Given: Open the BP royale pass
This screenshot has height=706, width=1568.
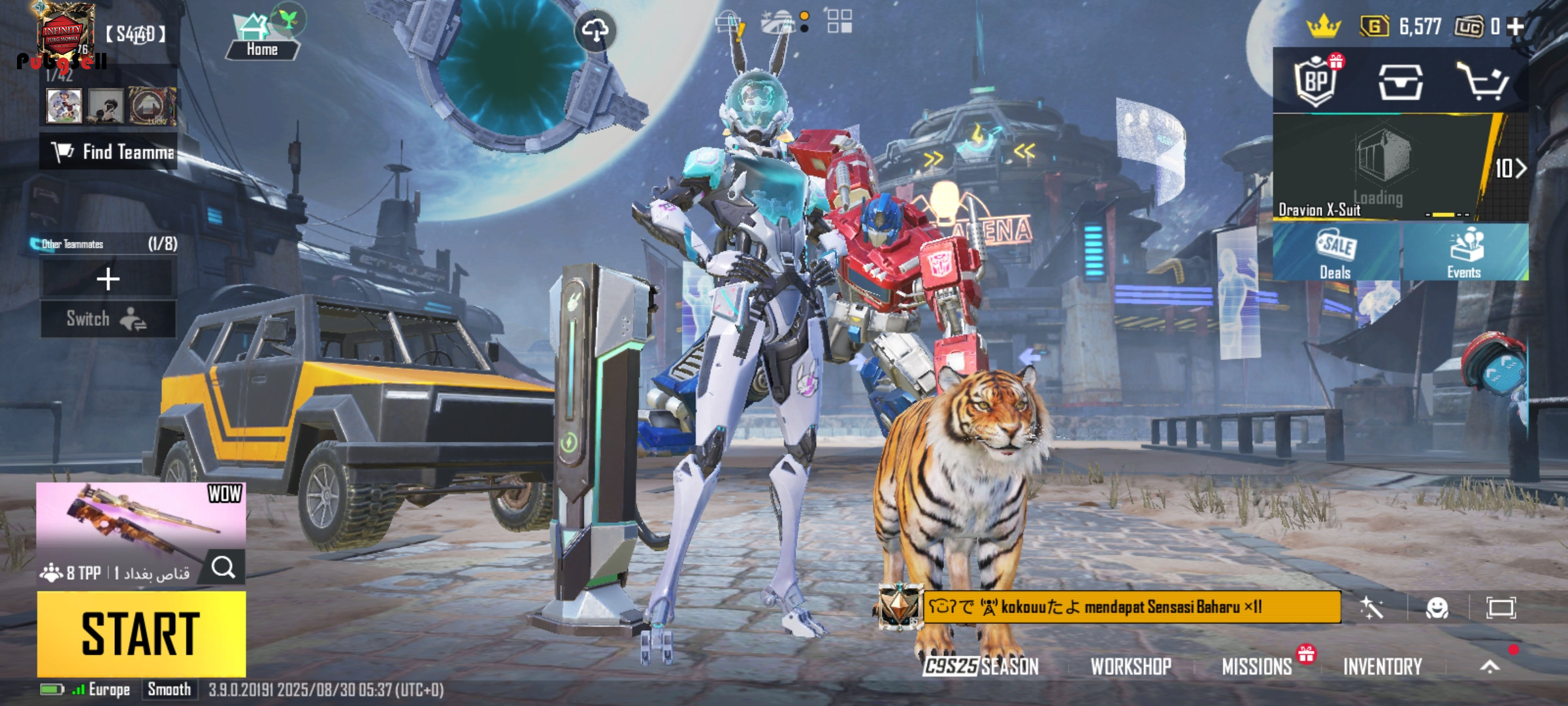Looking at the screenshot, I should [1317, 82].
